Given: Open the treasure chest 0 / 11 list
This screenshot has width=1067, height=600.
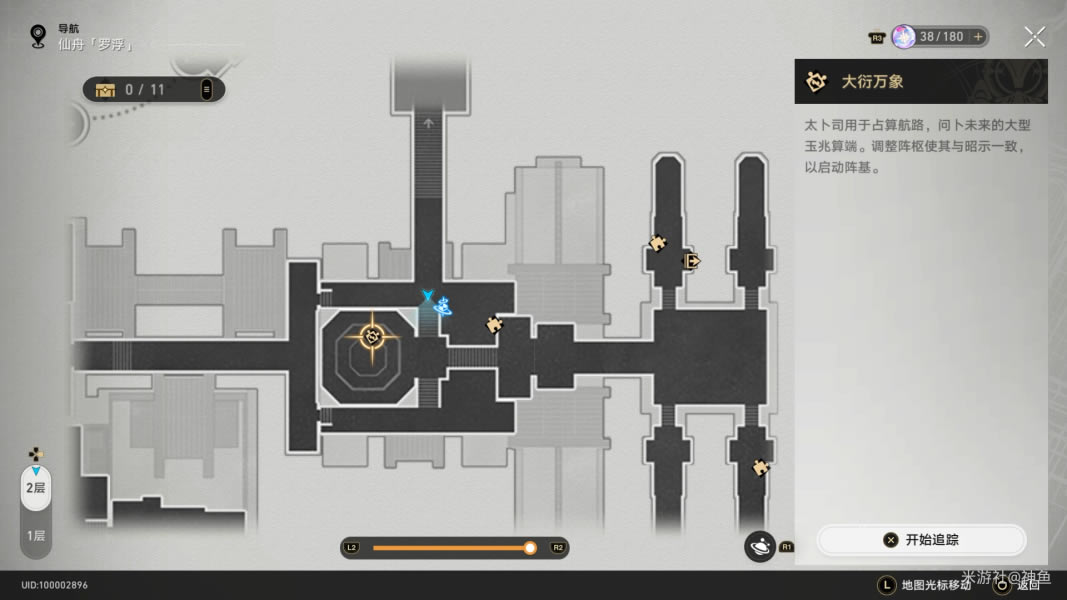Looking at the screenshot, I should [153, 90].
